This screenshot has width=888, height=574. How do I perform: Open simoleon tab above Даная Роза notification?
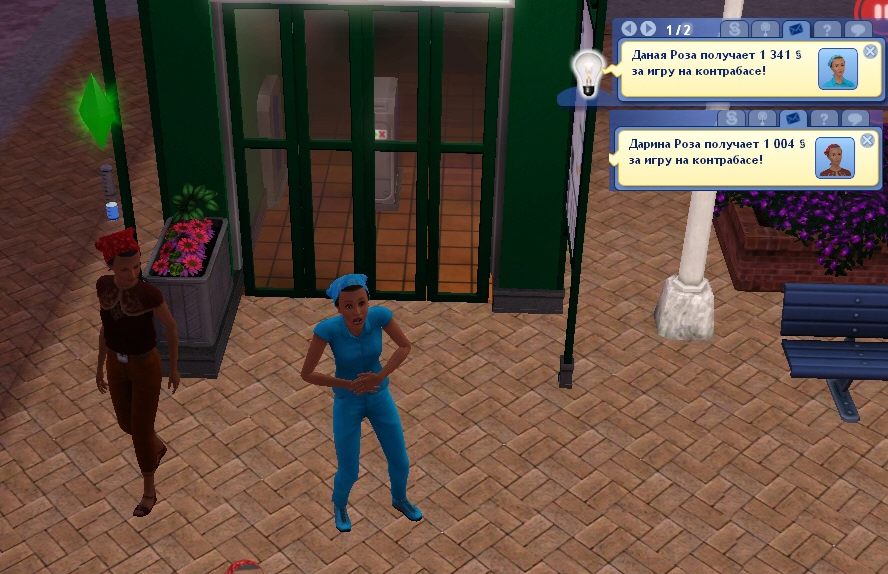[735, 30]
